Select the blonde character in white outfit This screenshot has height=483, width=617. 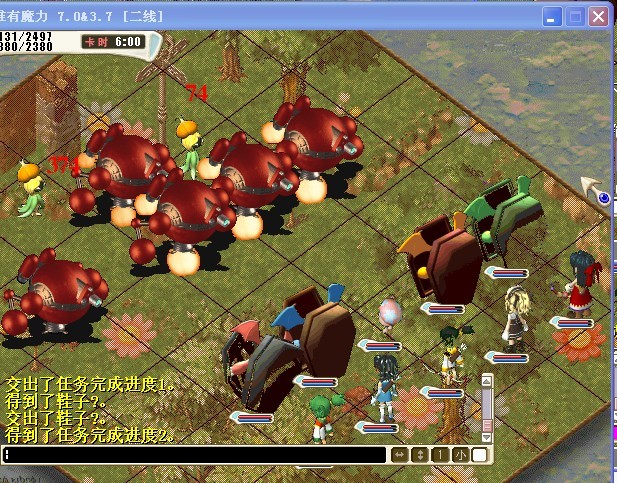tap(516, 315)
